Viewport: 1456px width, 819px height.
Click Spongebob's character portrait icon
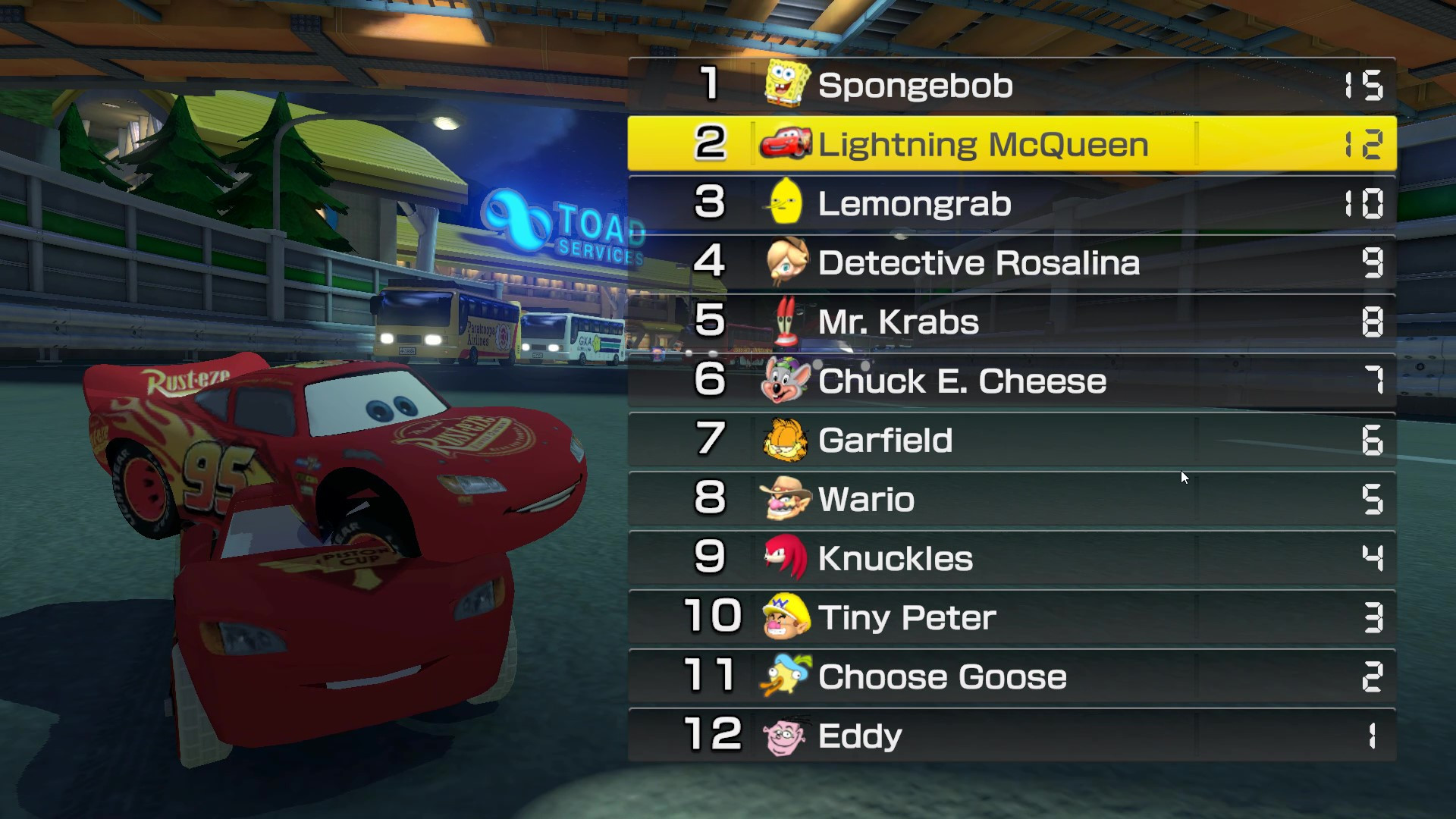786,84
